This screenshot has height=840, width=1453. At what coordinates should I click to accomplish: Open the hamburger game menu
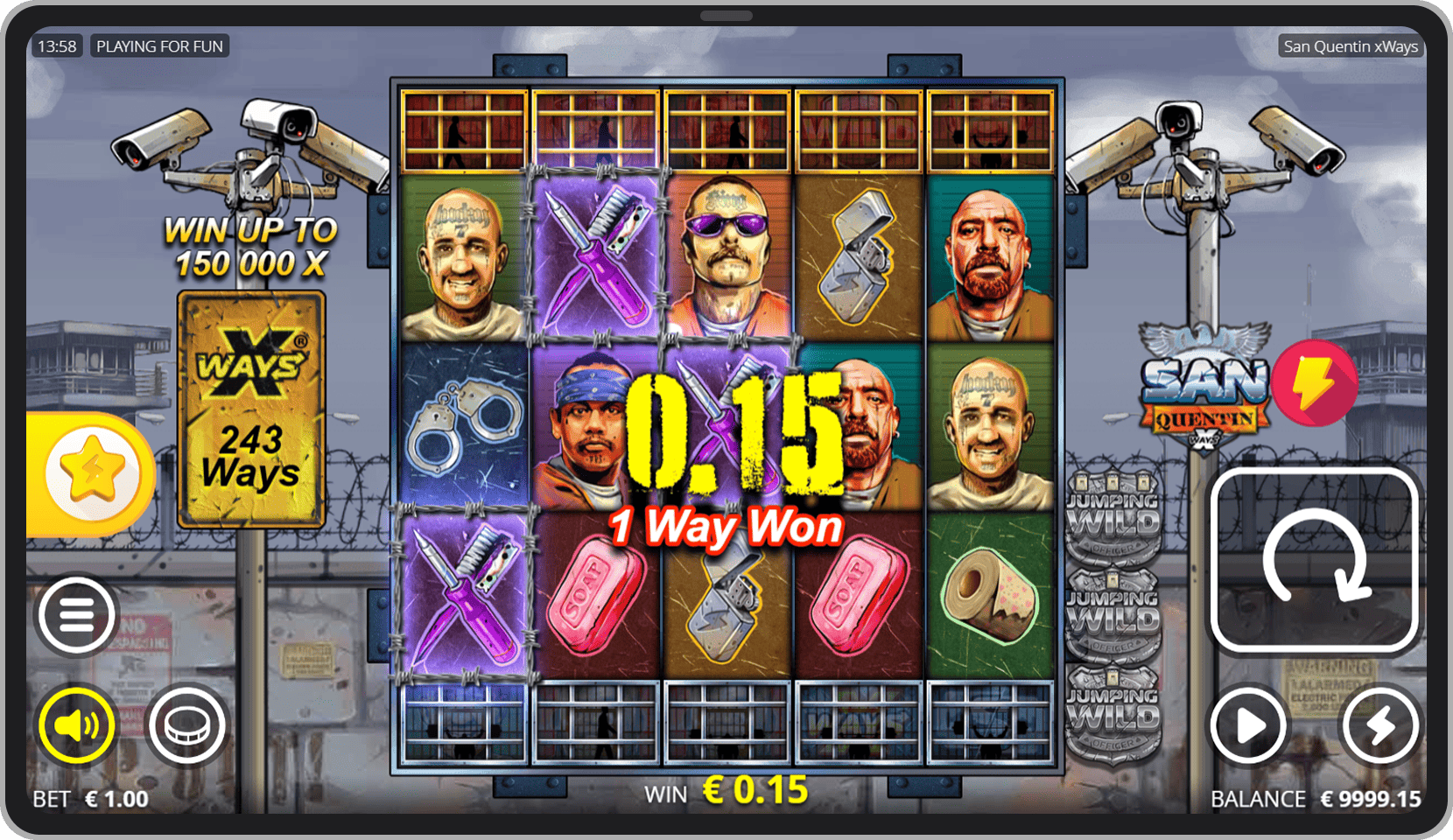click(x=76, y=615)
